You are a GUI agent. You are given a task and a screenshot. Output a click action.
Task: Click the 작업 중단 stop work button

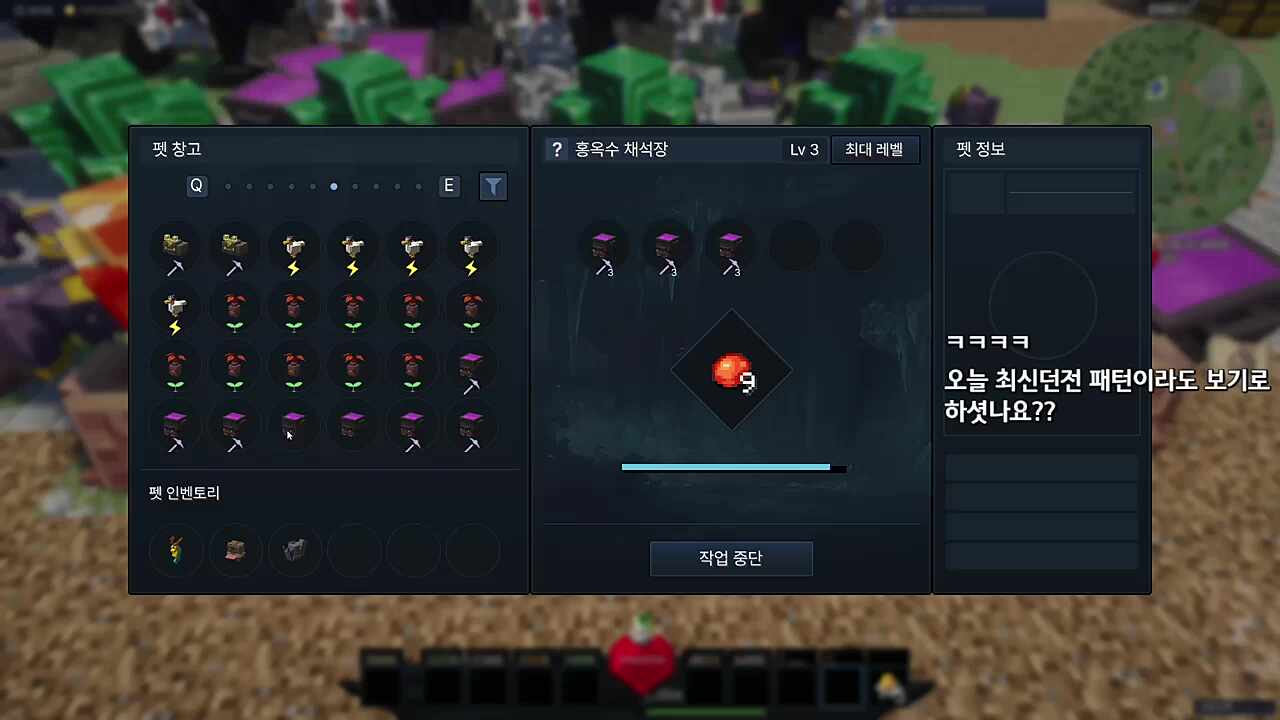click(x=731, y=558)
